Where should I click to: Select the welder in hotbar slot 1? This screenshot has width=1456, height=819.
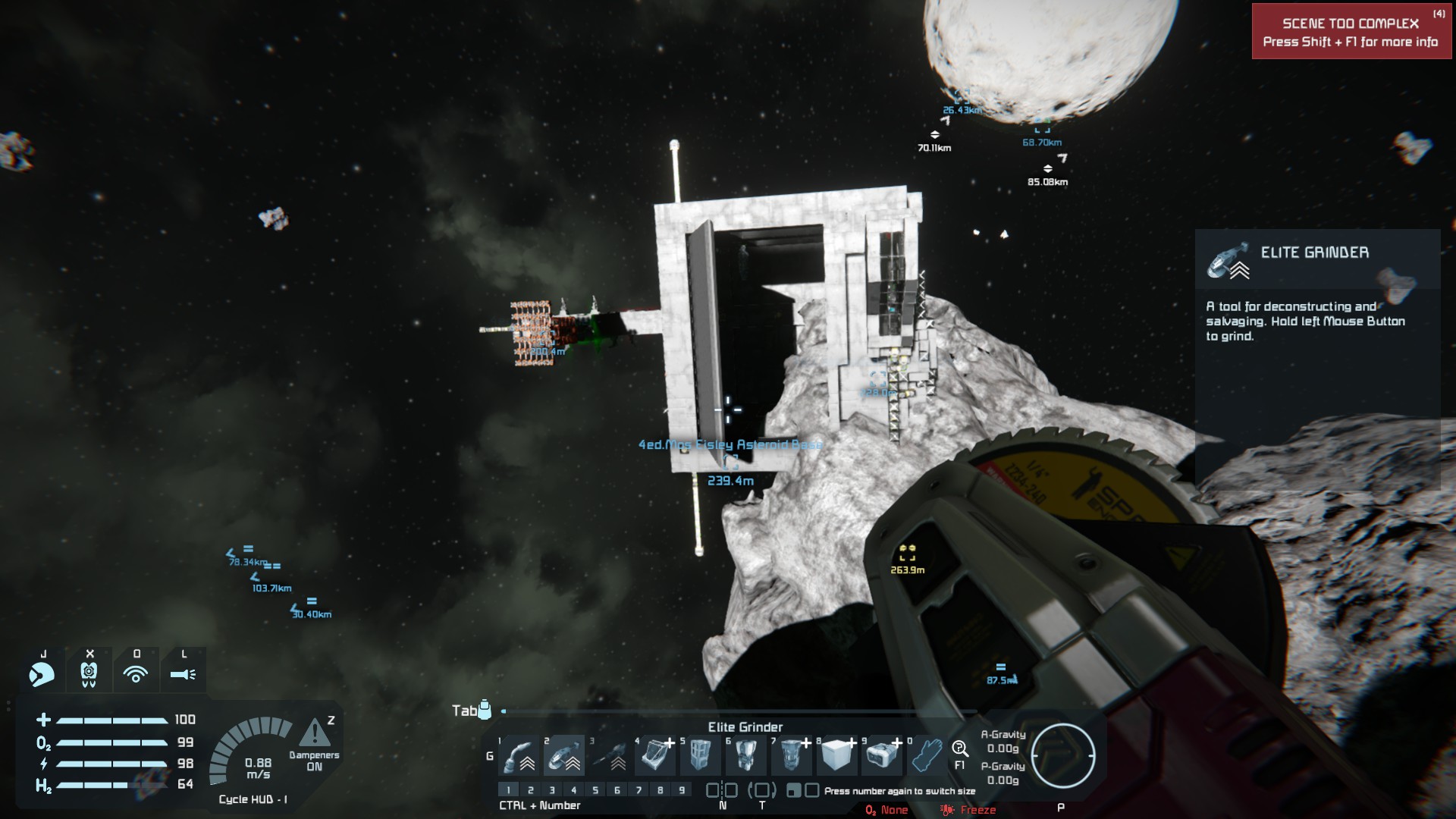519,755
